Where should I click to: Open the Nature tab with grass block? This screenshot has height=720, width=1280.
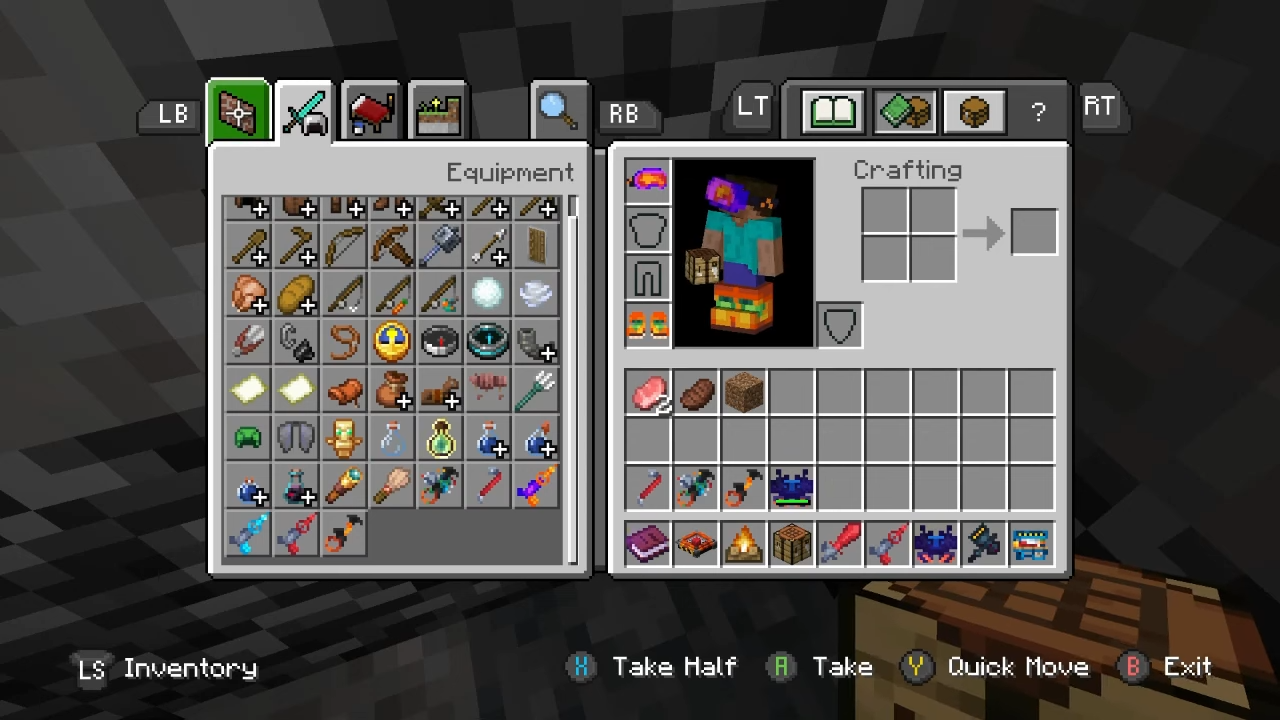[x=438, y=112]
